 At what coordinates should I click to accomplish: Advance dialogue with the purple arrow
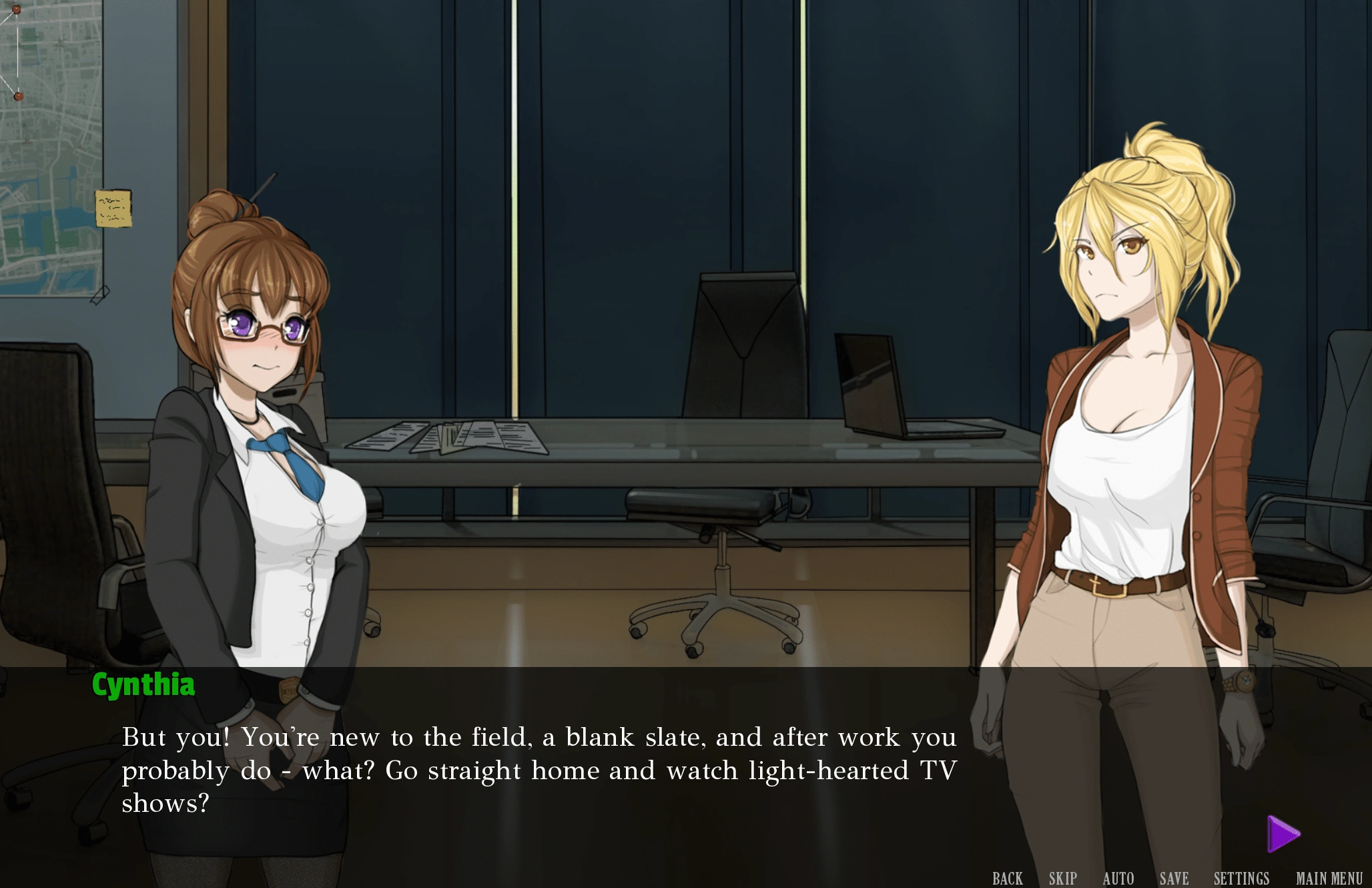[x=1283, y=834]
